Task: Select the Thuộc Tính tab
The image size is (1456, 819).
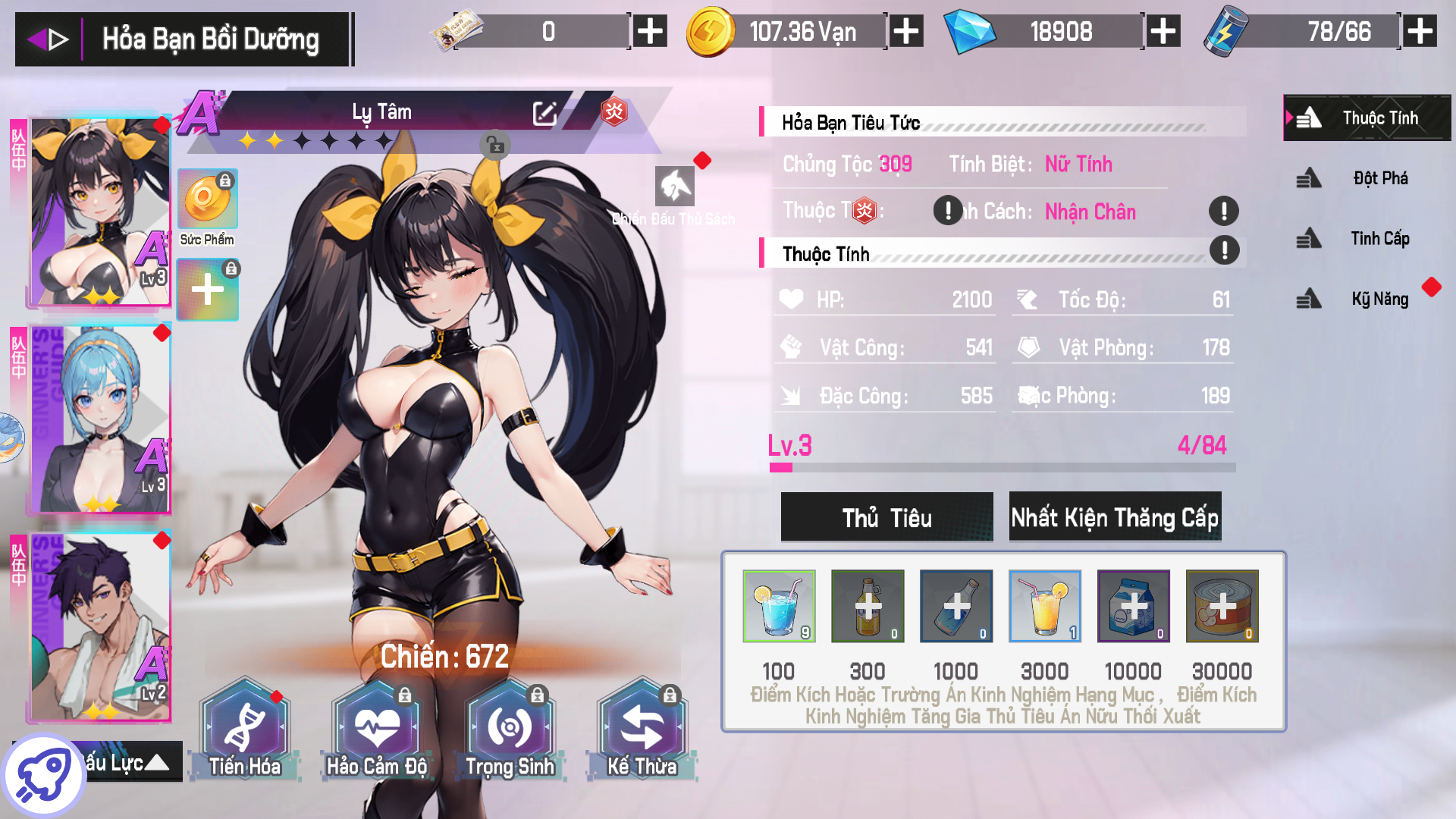Action: (x=1367, y=118)
